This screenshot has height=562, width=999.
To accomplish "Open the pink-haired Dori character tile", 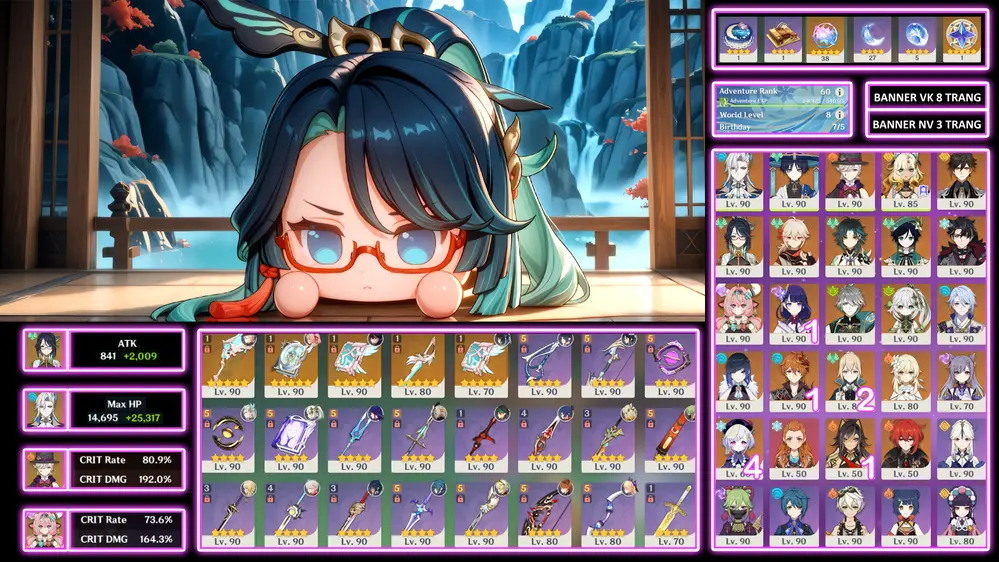I will pyautogui.click(x=739, y=311).
